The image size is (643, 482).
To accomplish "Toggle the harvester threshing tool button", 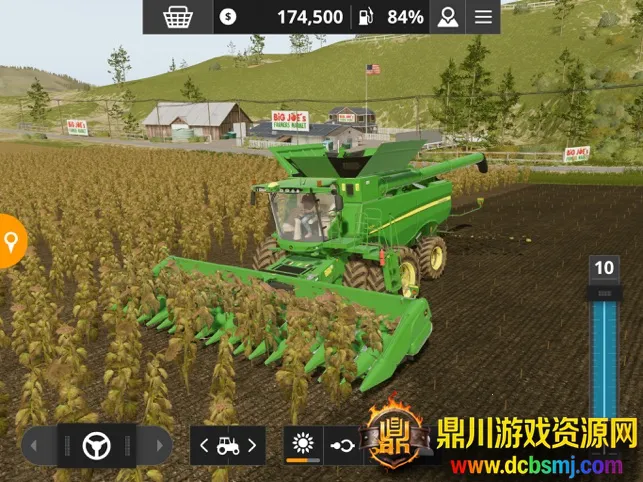I will tap(303, 445).
